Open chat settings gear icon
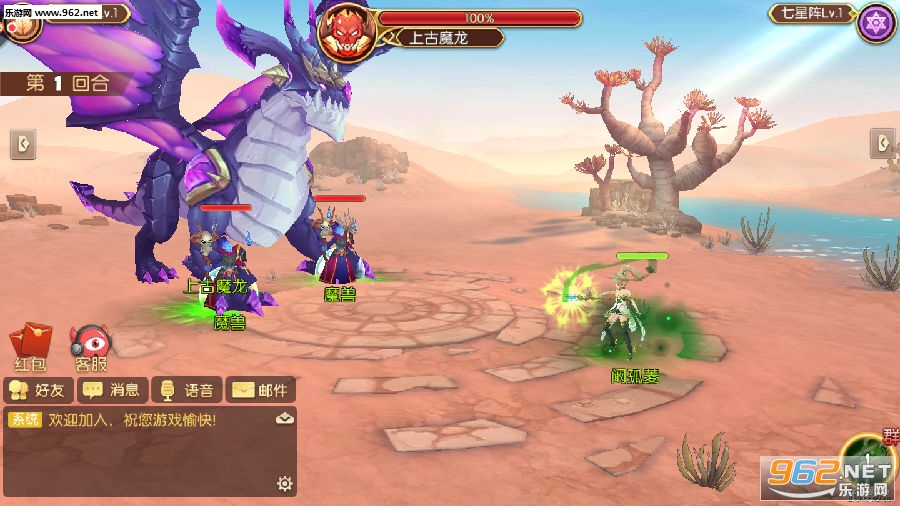900x506 pixels. click(x=285, y=484)
